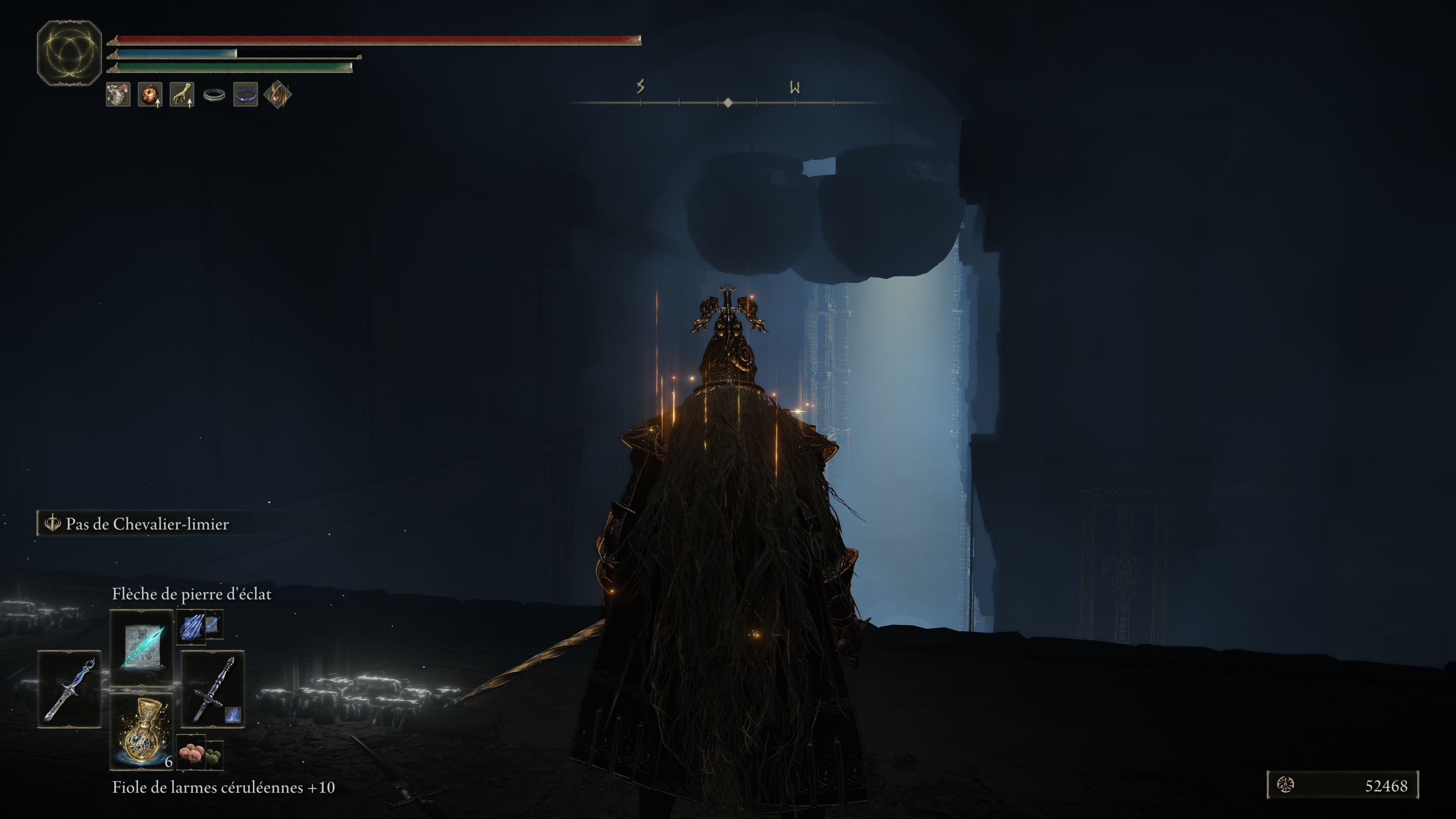Click the compass bar at top

pos(728,102)
